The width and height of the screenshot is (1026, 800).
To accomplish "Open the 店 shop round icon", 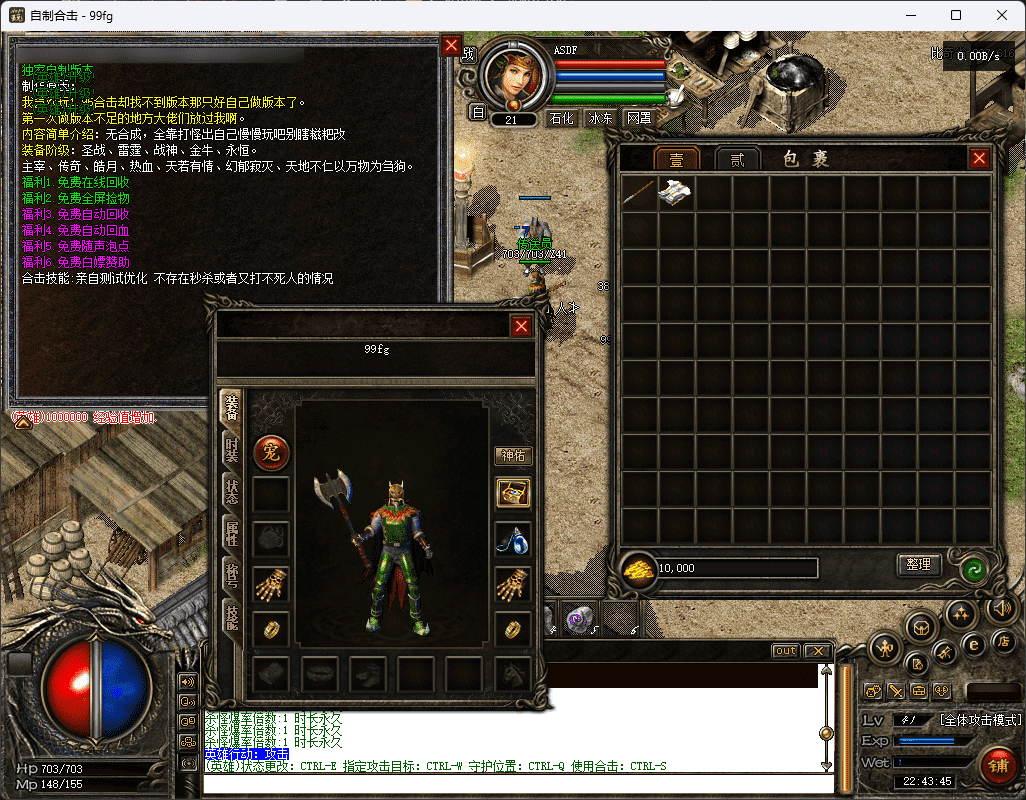I will pyautogui.click(x=1002, y=640).
